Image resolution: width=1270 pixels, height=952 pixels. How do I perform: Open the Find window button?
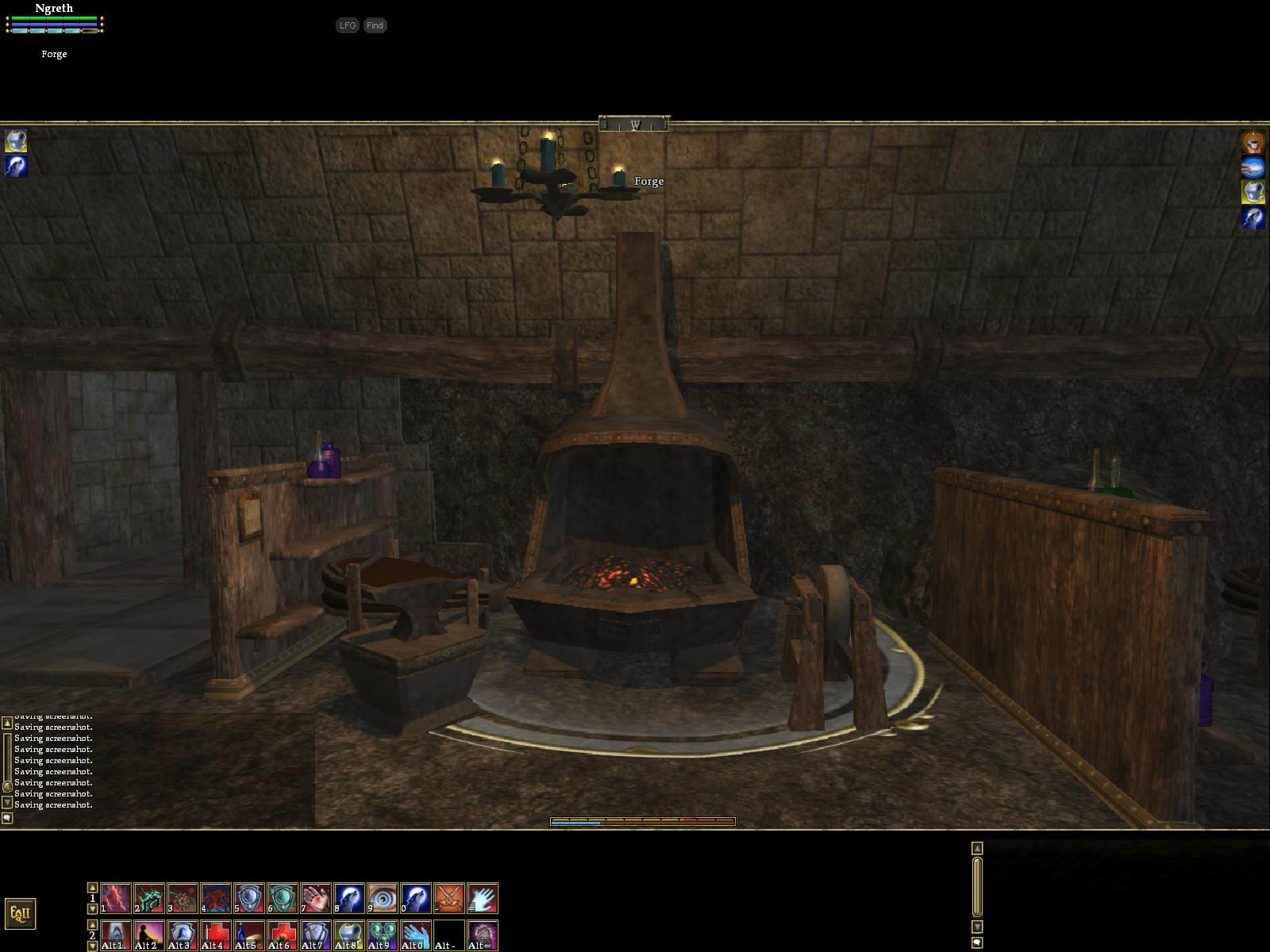[x=375, y=25]
